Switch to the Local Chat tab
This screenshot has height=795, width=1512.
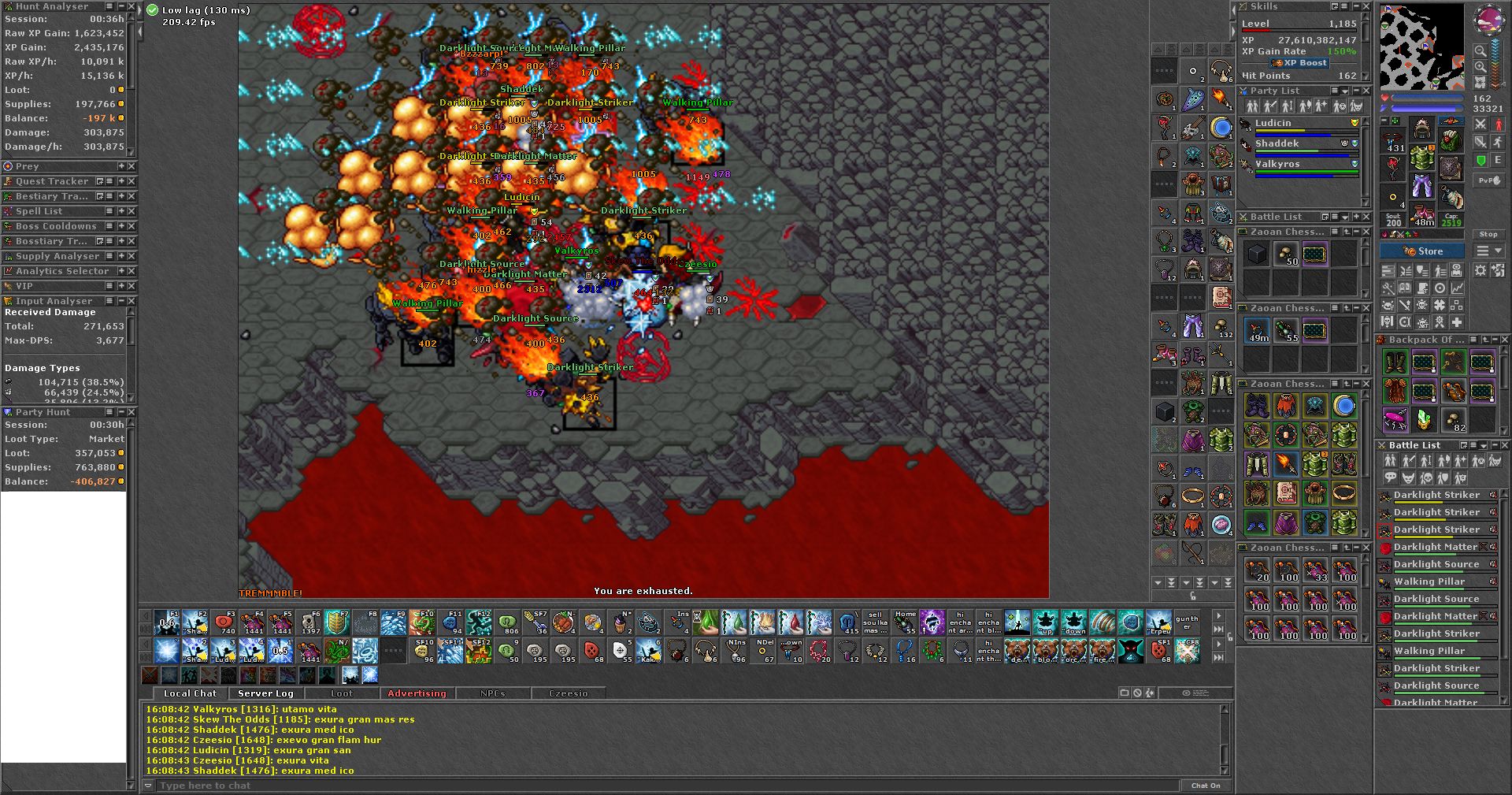[x=190, y=693]
